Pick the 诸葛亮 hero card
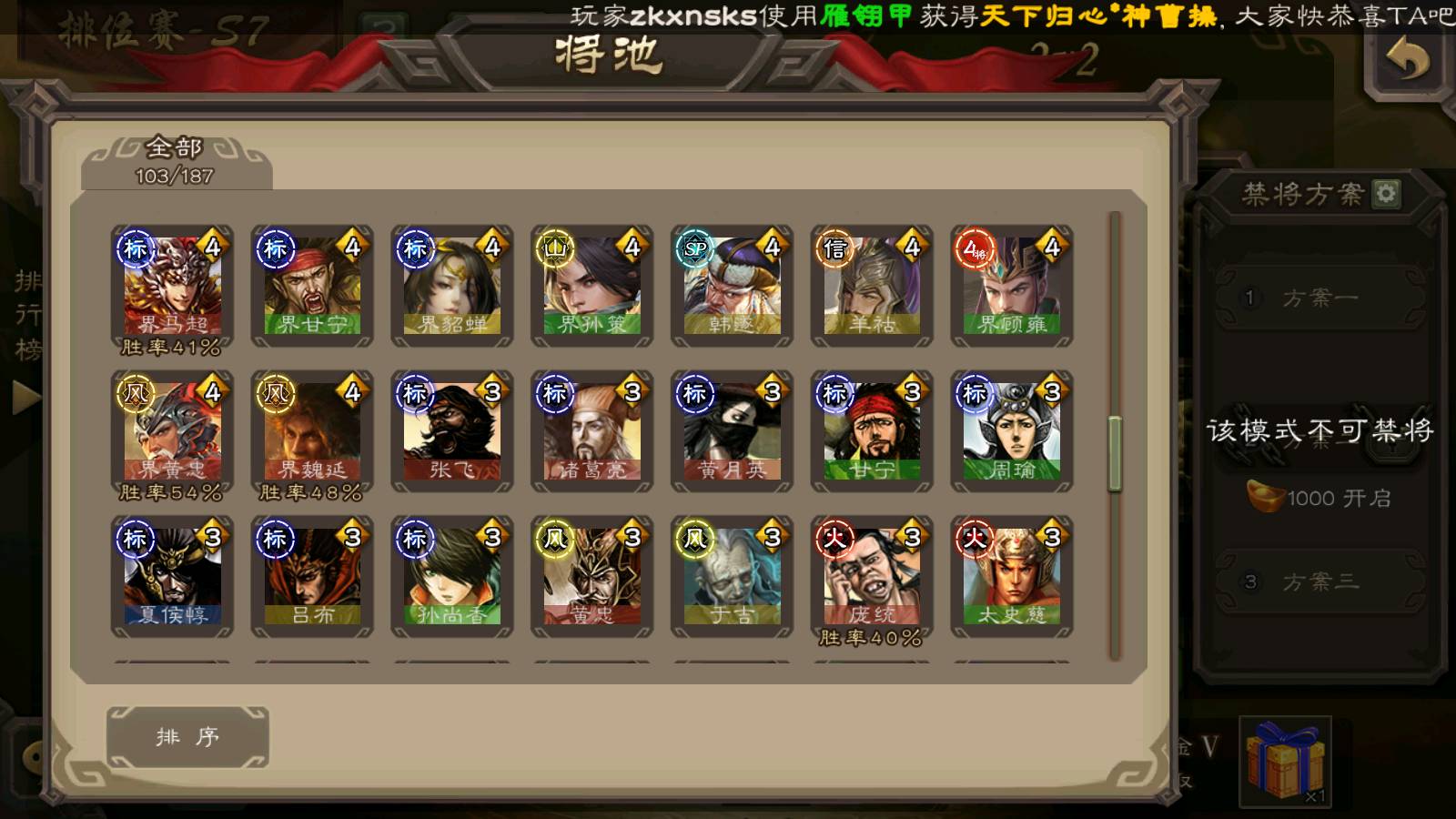Screen dimensions: 1456x819 [592, 432]
